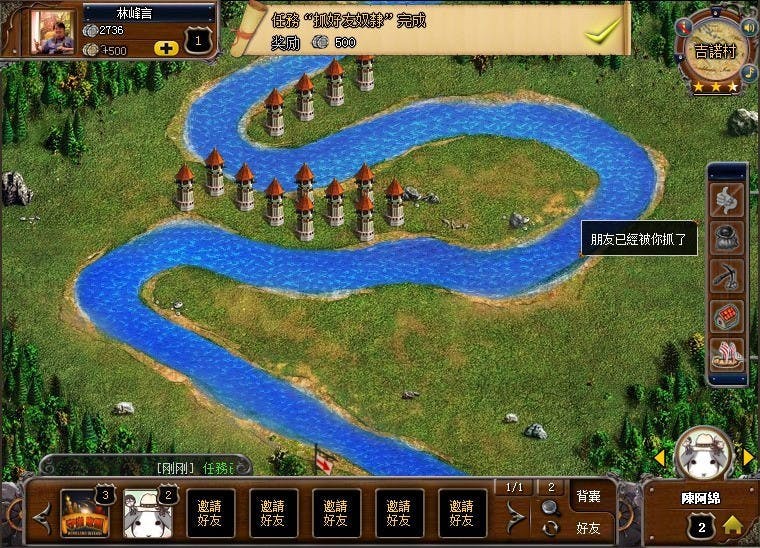Return home with the yellow house button
The image size is (760, 548).
tap(732, 525)
